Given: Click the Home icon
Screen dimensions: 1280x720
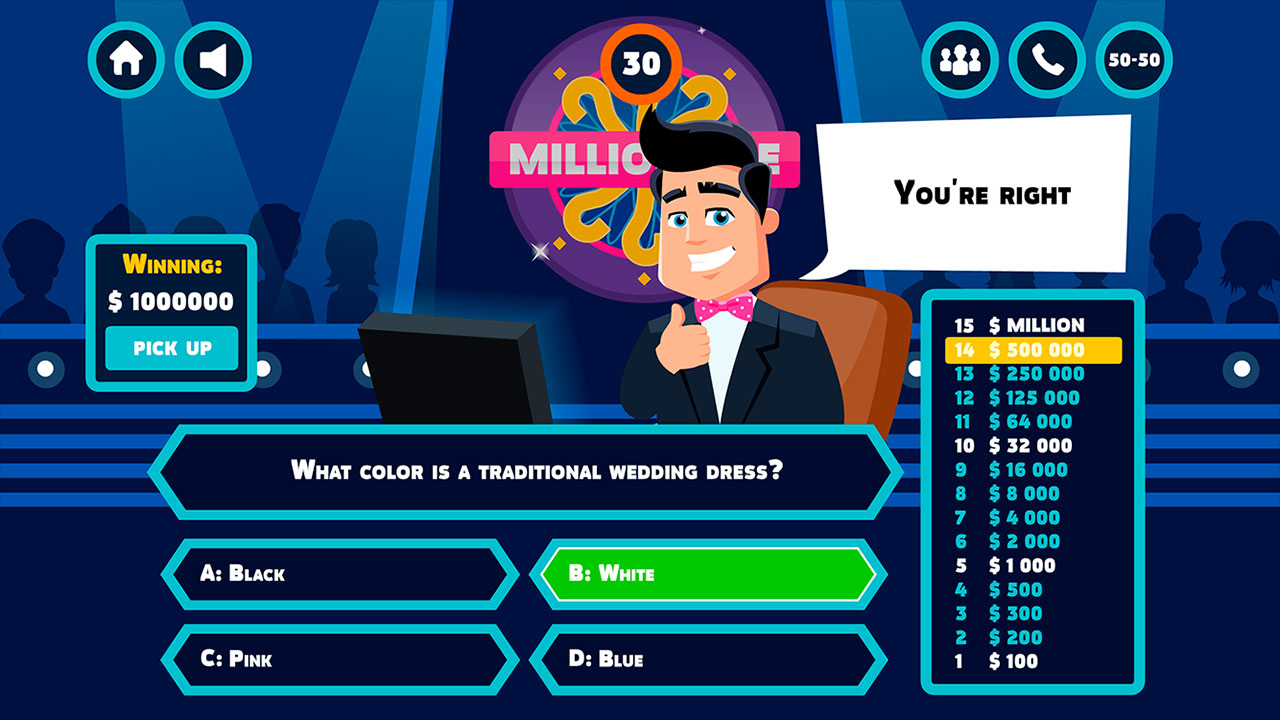Looking at the screenshot, I should click(126, 59).
